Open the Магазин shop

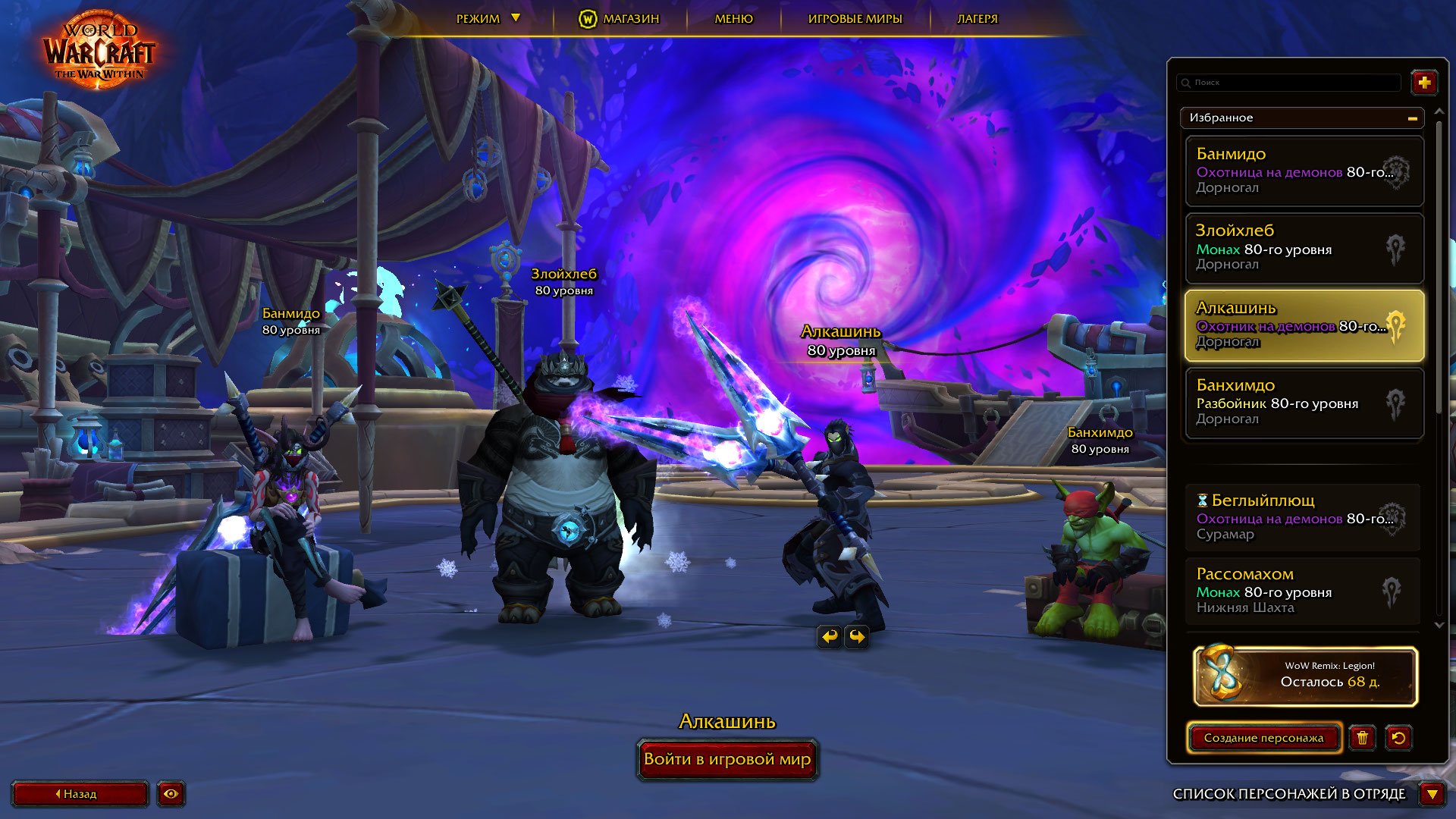pos(620,19)
